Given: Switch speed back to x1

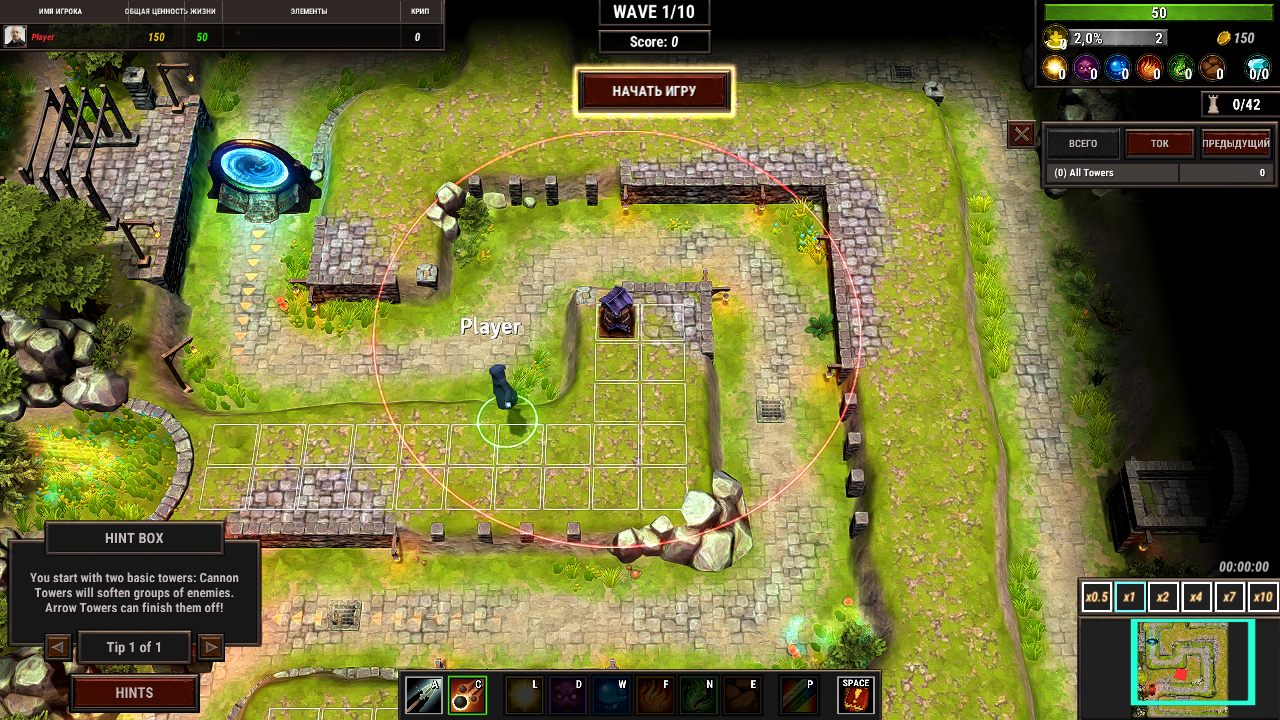Looking at the screenshot, I should (x=1128, y=596).
